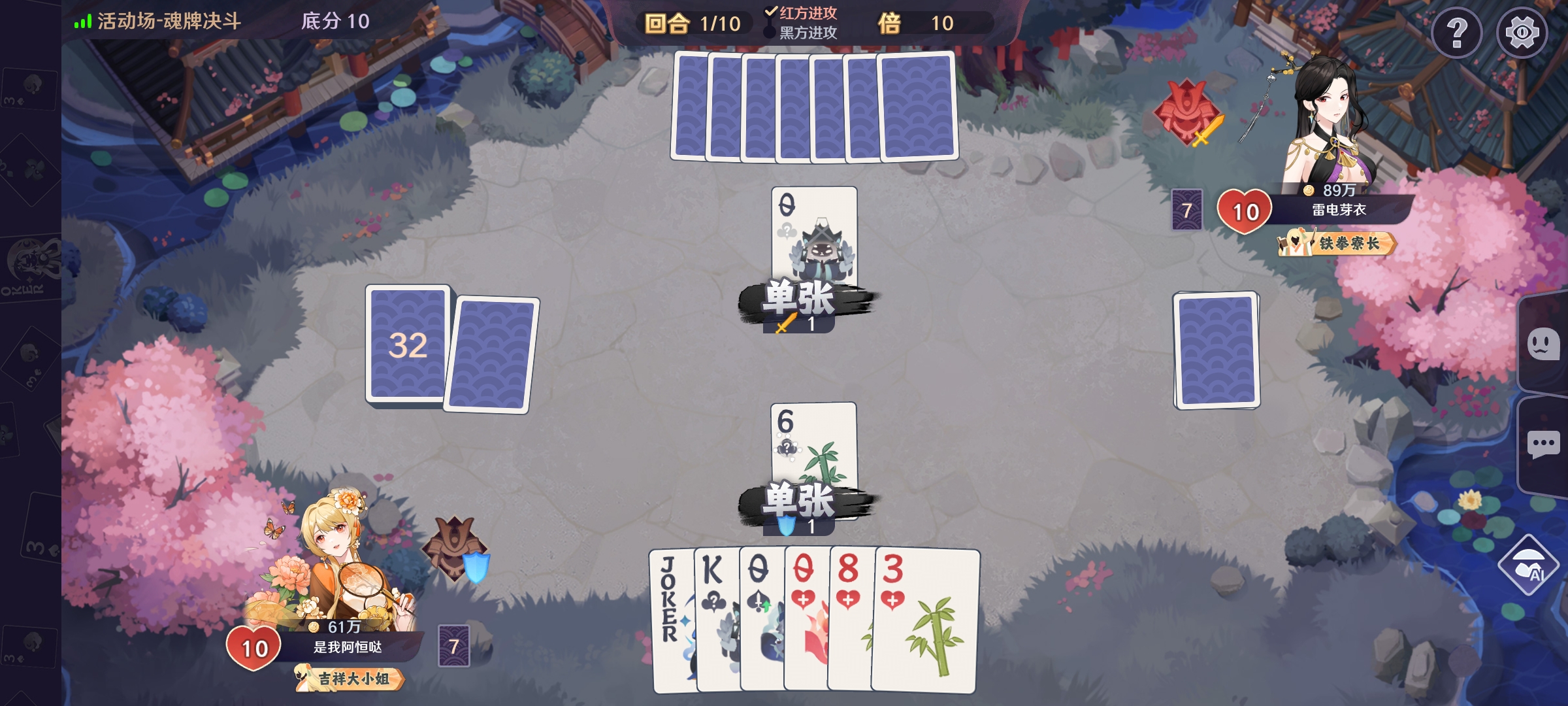Viewport: 1568px width, 706px height.
Task: Open the chat speech bubble
Action: click(1543, 445)
